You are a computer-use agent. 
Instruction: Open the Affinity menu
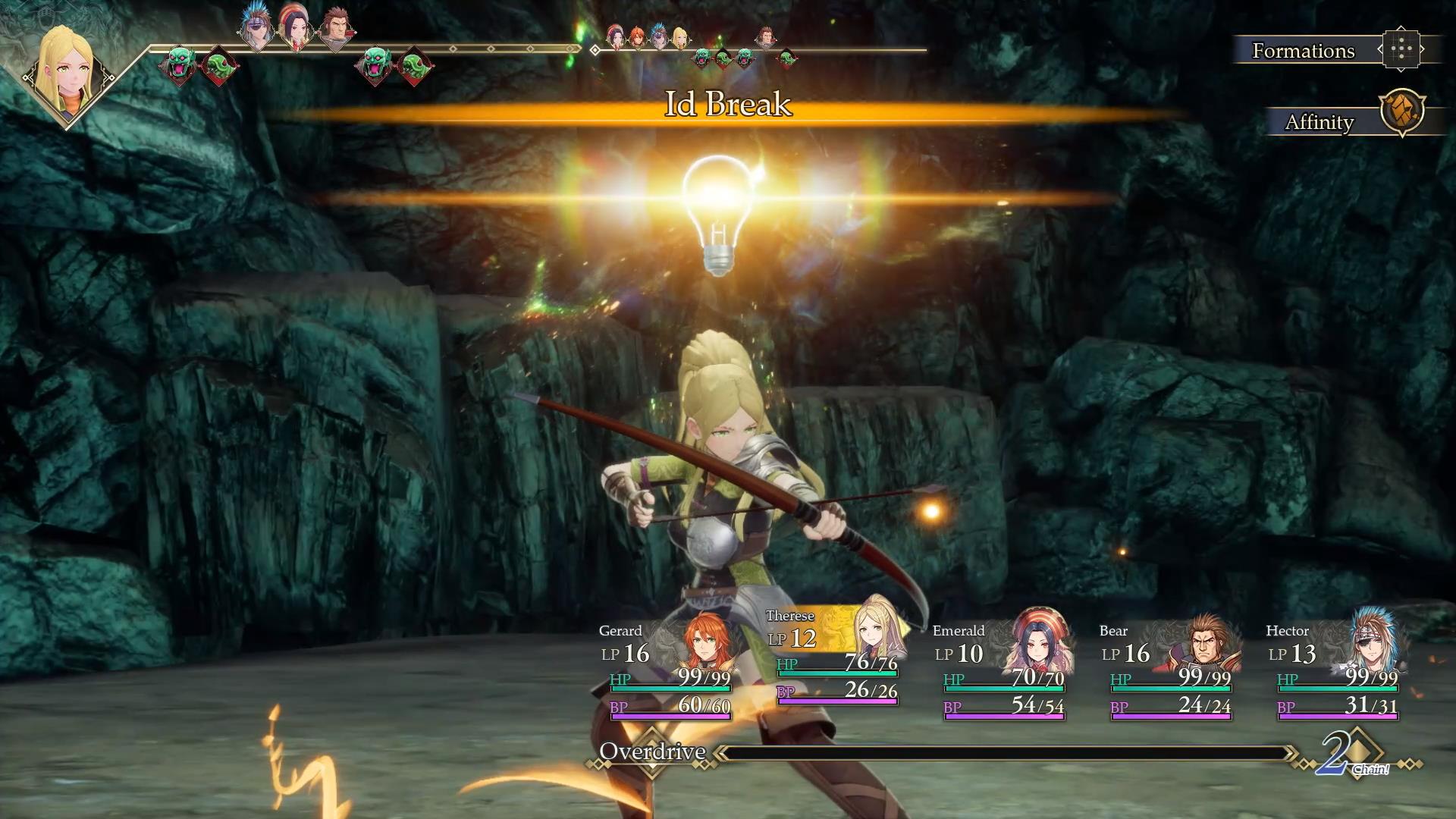pyautogui.click(x=1319, y=121)
